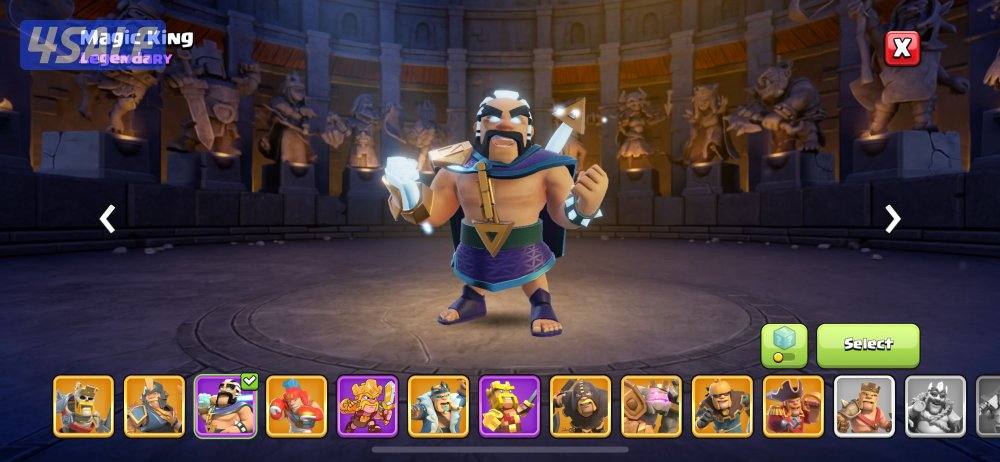Pick the red boxer king skin

coord(297,406)
